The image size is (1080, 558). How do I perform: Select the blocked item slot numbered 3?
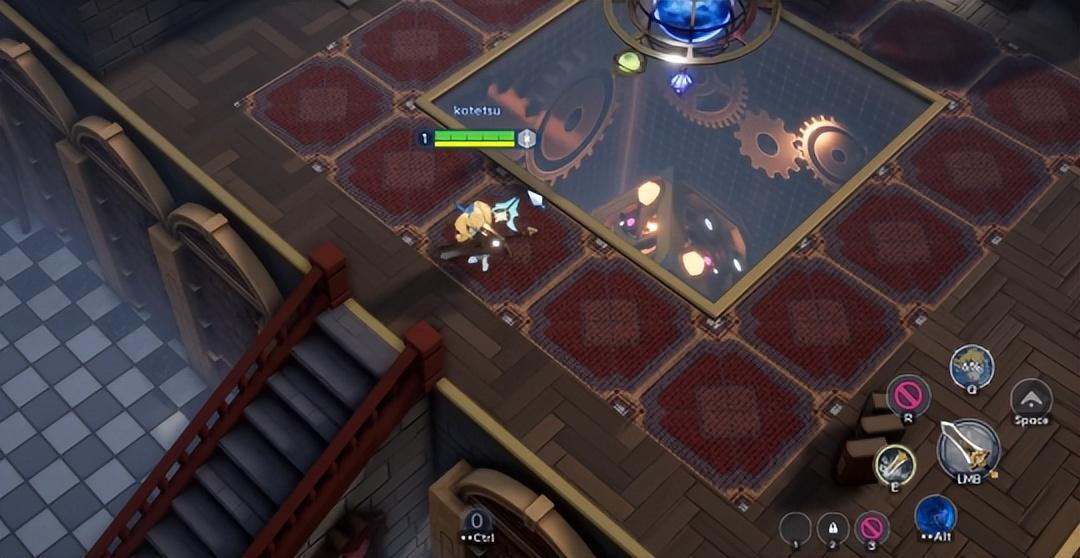(872, 528)
